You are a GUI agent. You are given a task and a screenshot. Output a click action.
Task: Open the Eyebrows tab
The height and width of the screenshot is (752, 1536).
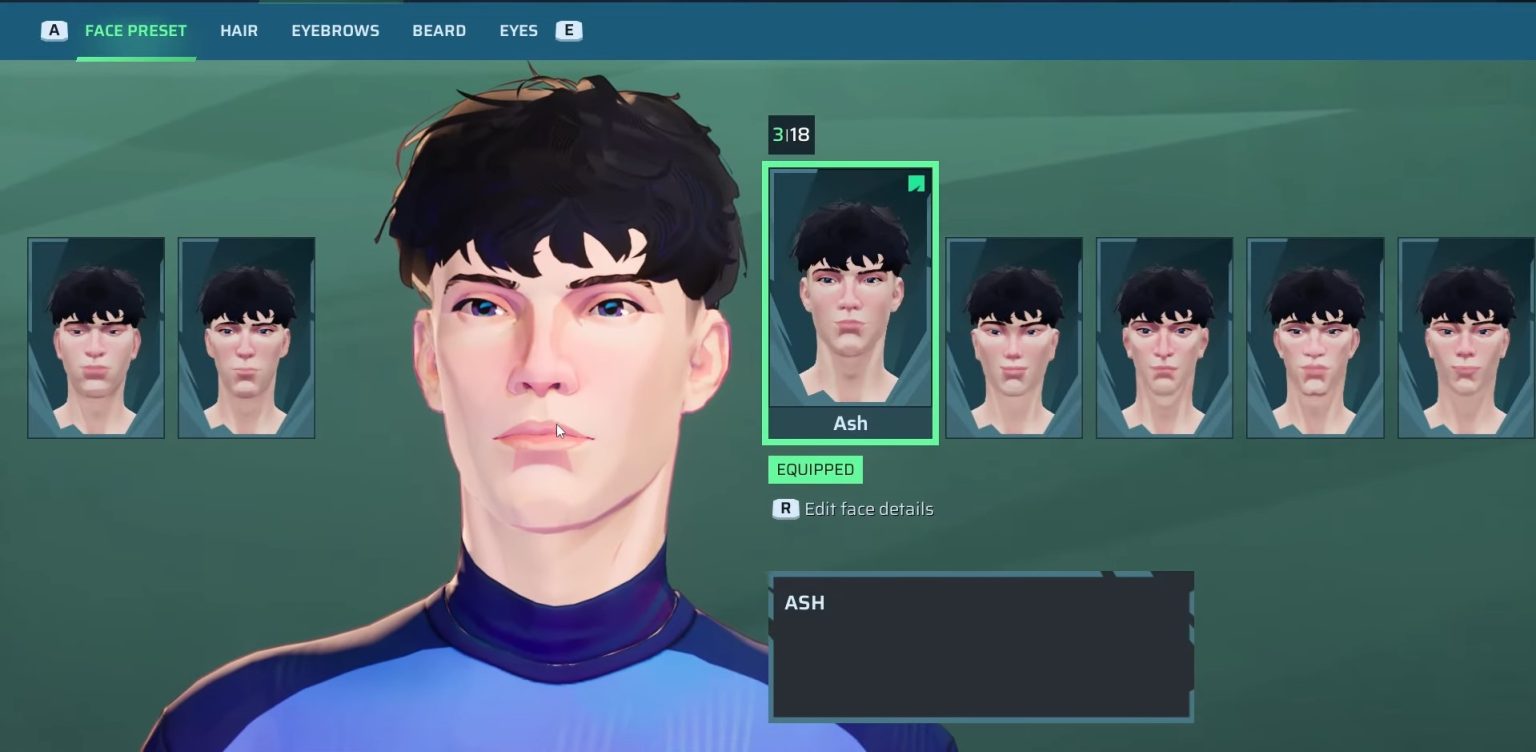click(335, 31)
